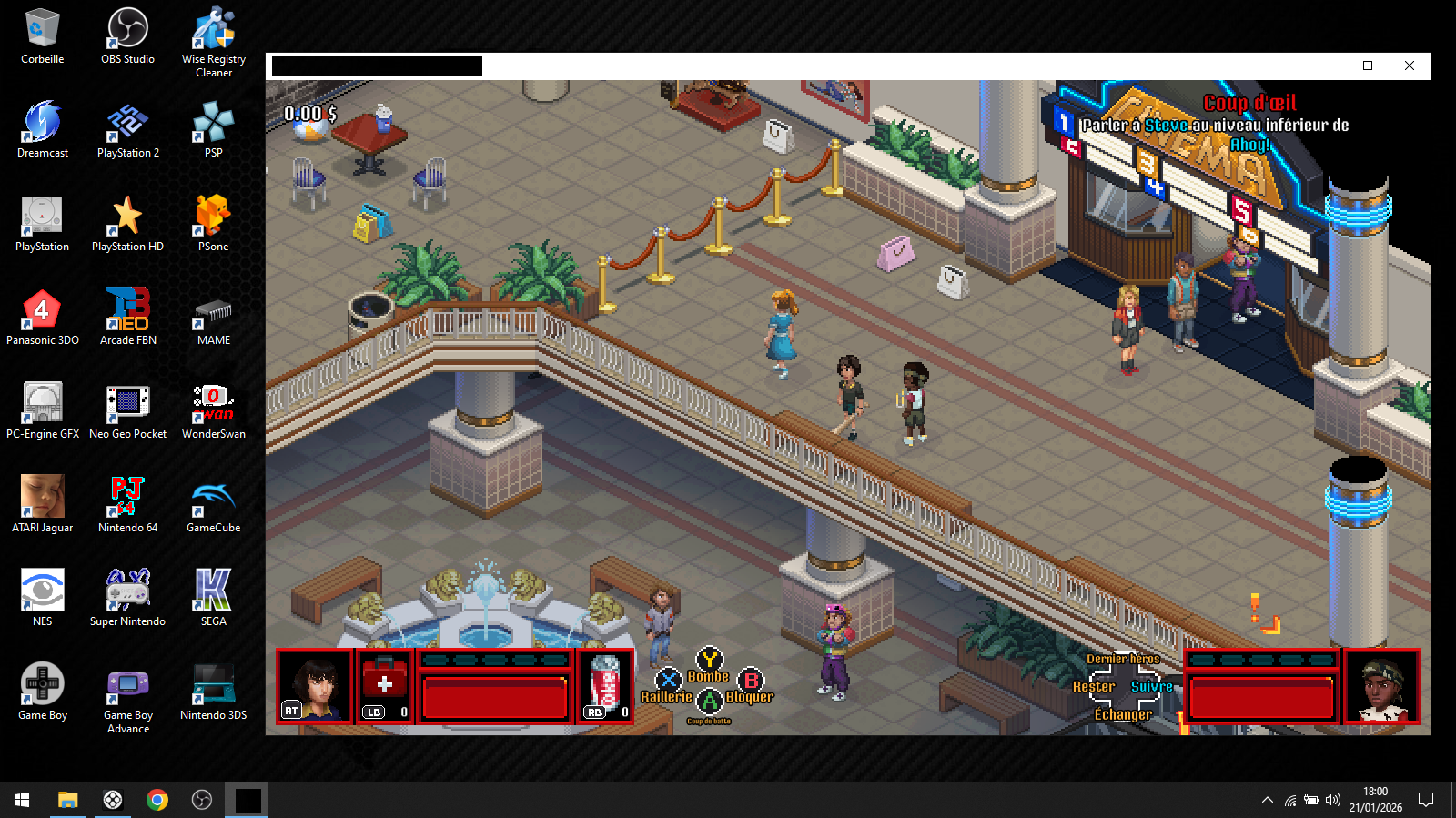Close the game window
This screenshot has height=818, width=1456.
click(x=1410, y=66)
